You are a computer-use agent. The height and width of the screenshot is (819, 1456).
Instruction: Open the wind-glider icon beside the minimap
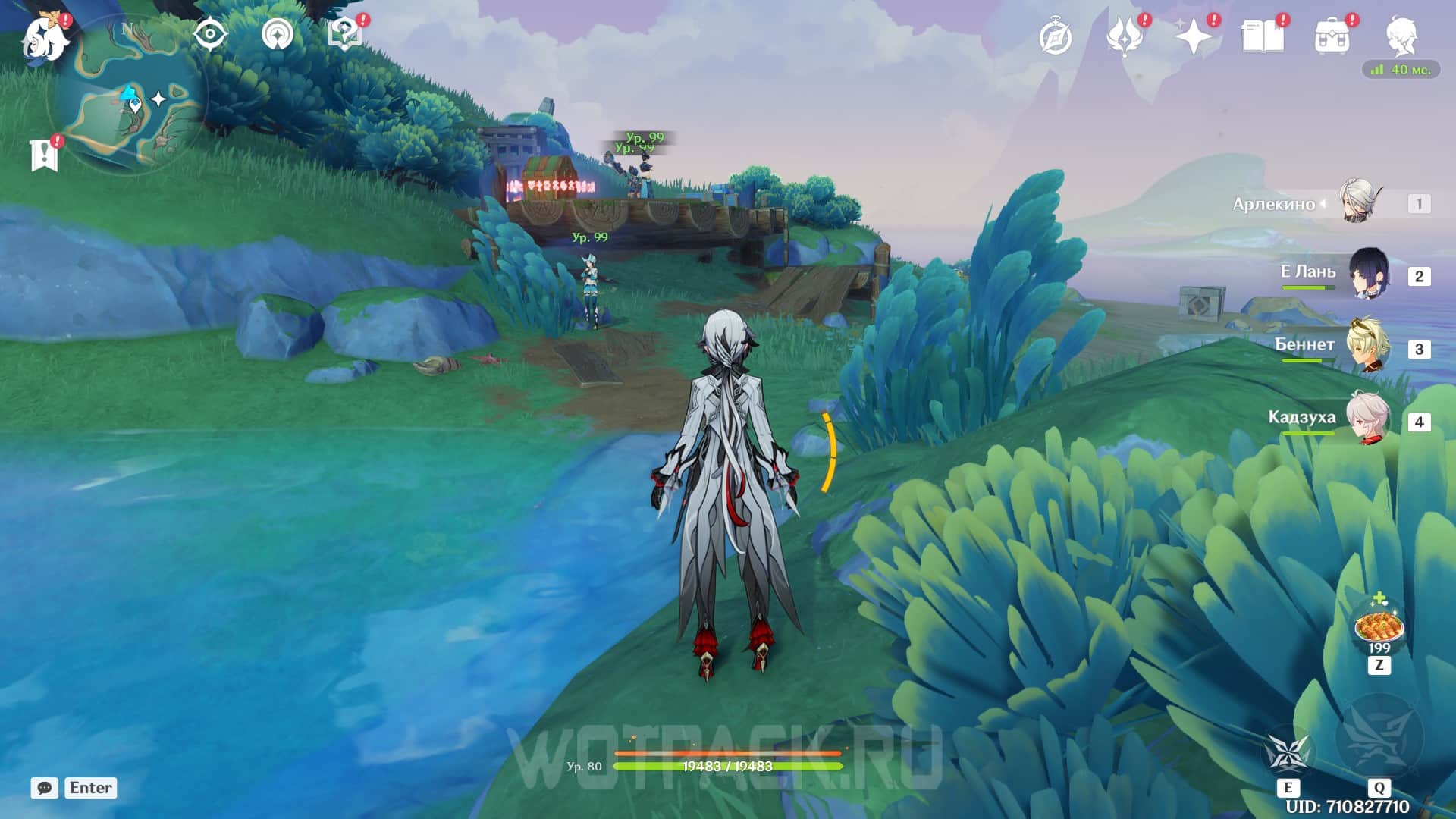point(278,35)
